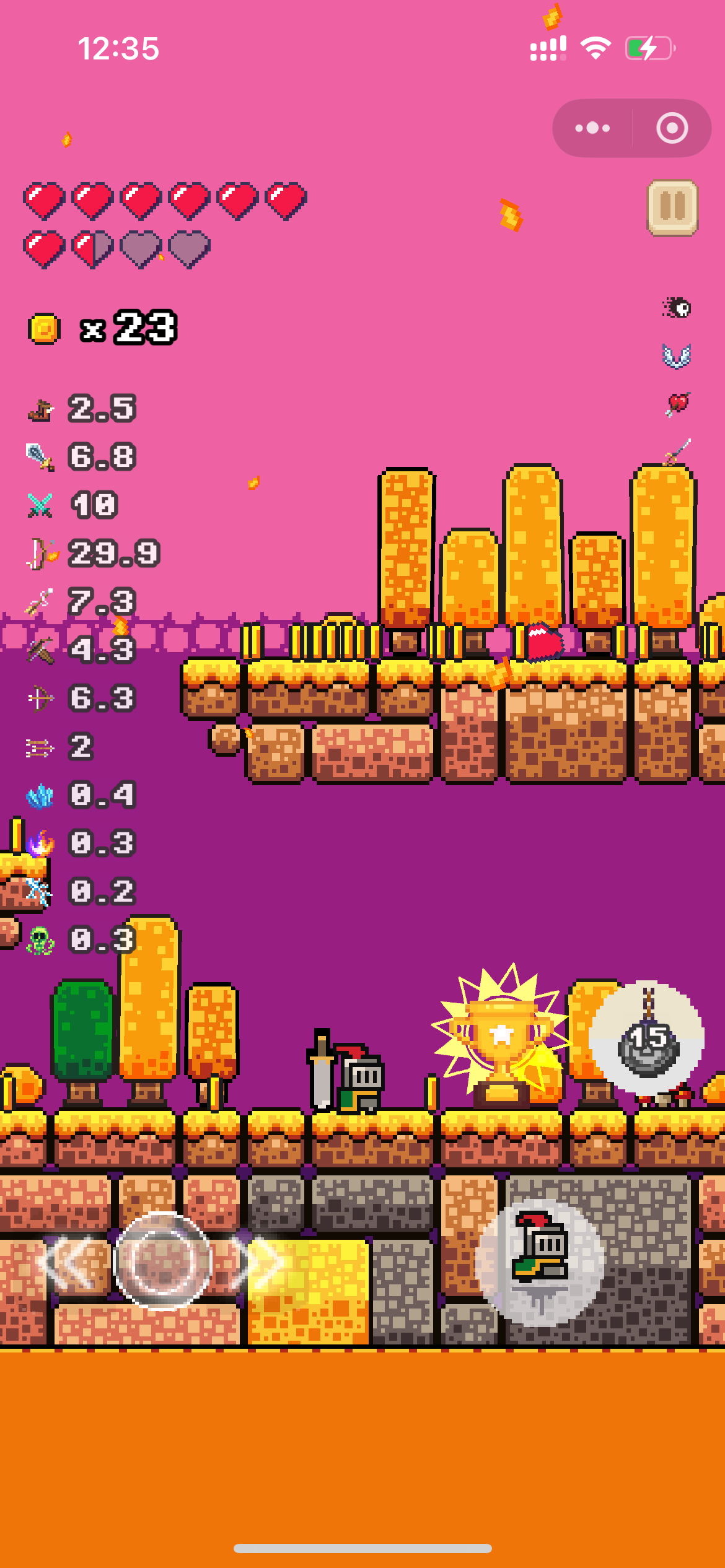
Task: Select the arrow-pierced heart item icon
Action: (677, 404)
